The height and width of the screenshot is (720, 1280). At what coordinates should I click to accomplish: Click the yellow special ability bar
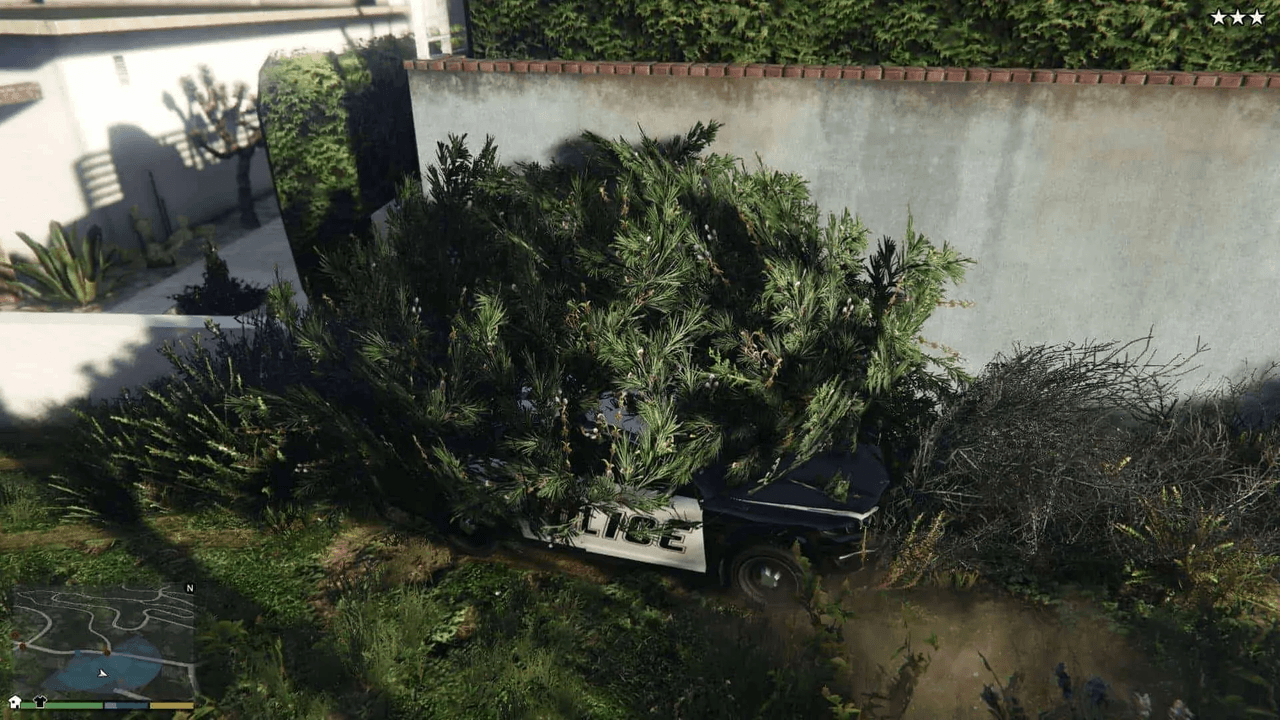click(x=171, y=706)
